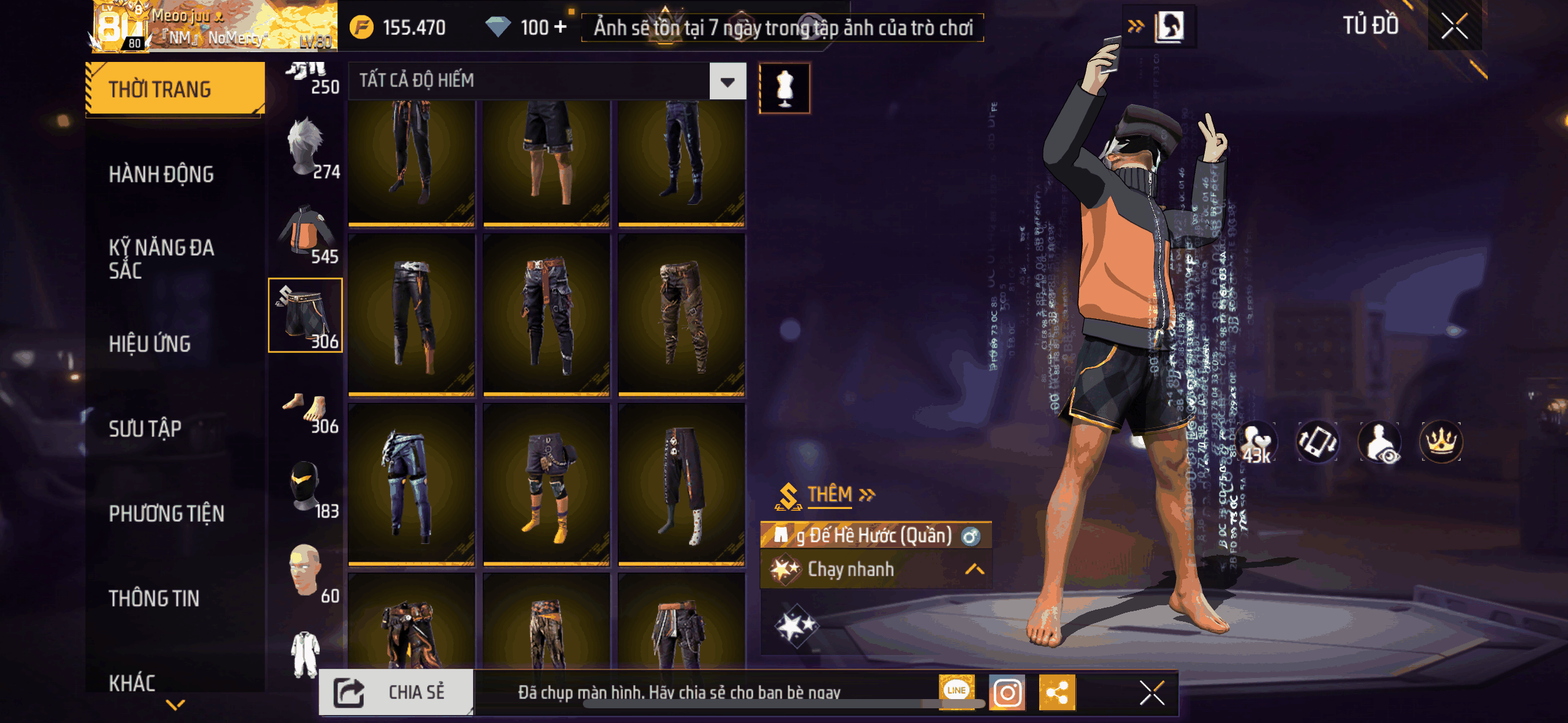The height and width of the screenshot is (723, 1568).
Task: Click the mannequin outfit preview button
Action: pos(785,88)
